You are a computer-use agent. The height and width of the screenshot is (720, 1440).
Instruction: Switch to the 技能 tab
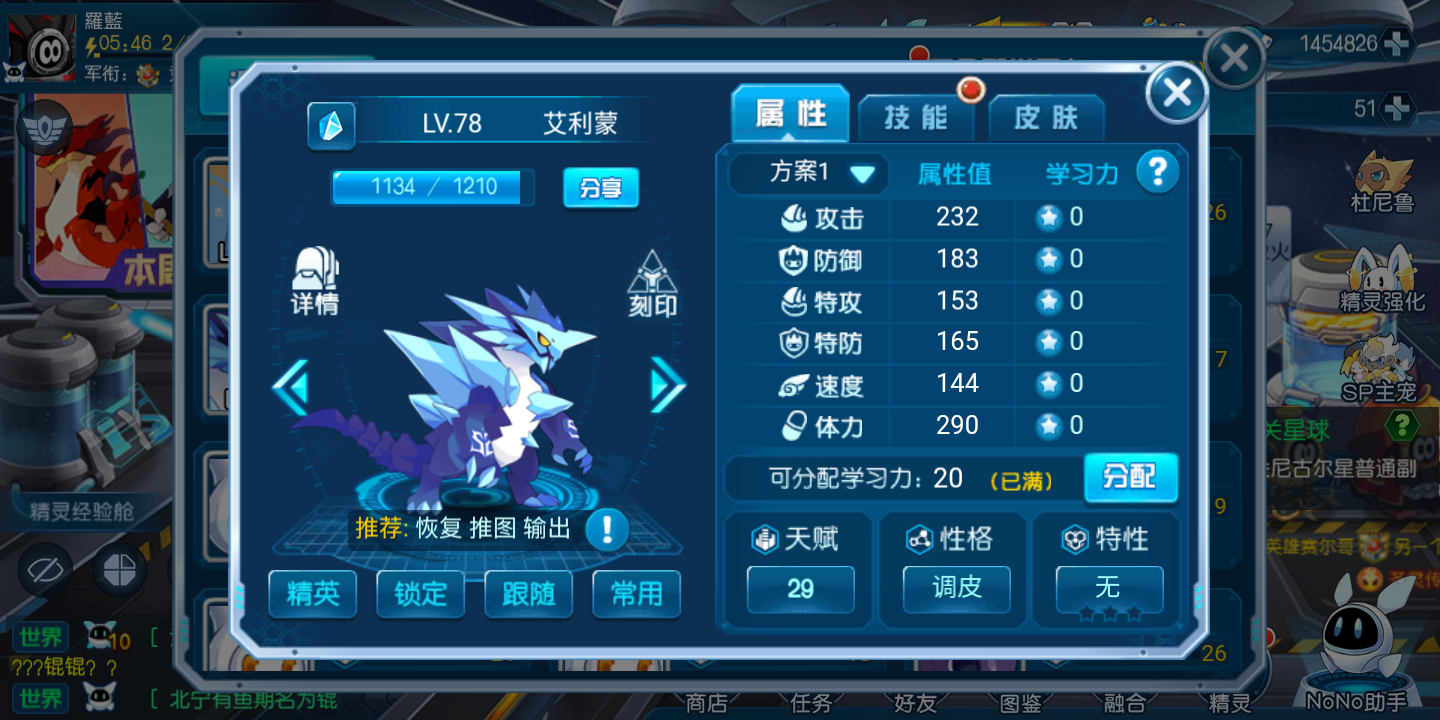coord(915,118)
